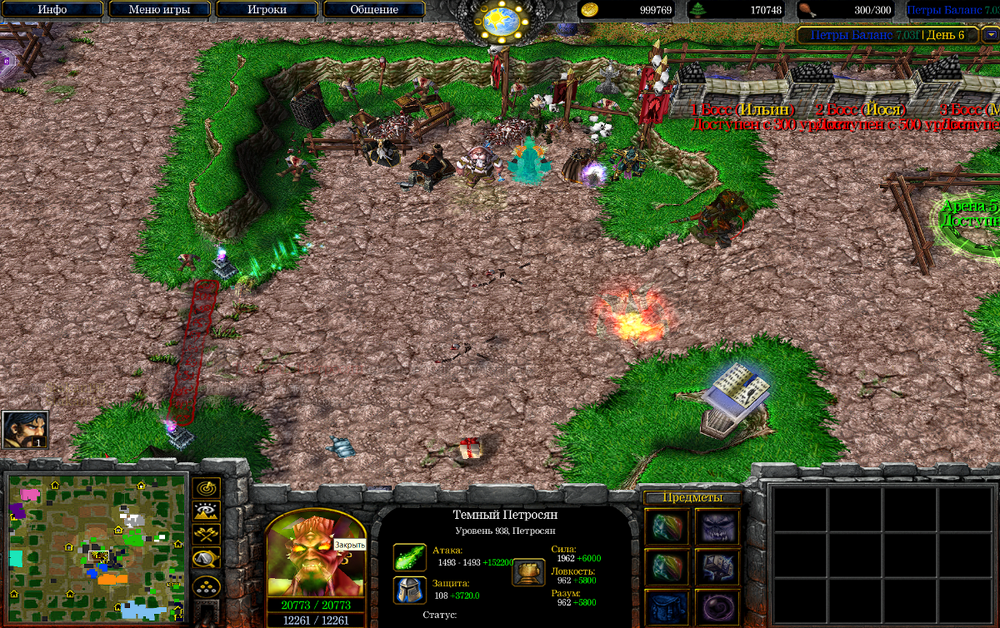
Task: Click the day-night clock indicator
Action: tap(498, 20)
